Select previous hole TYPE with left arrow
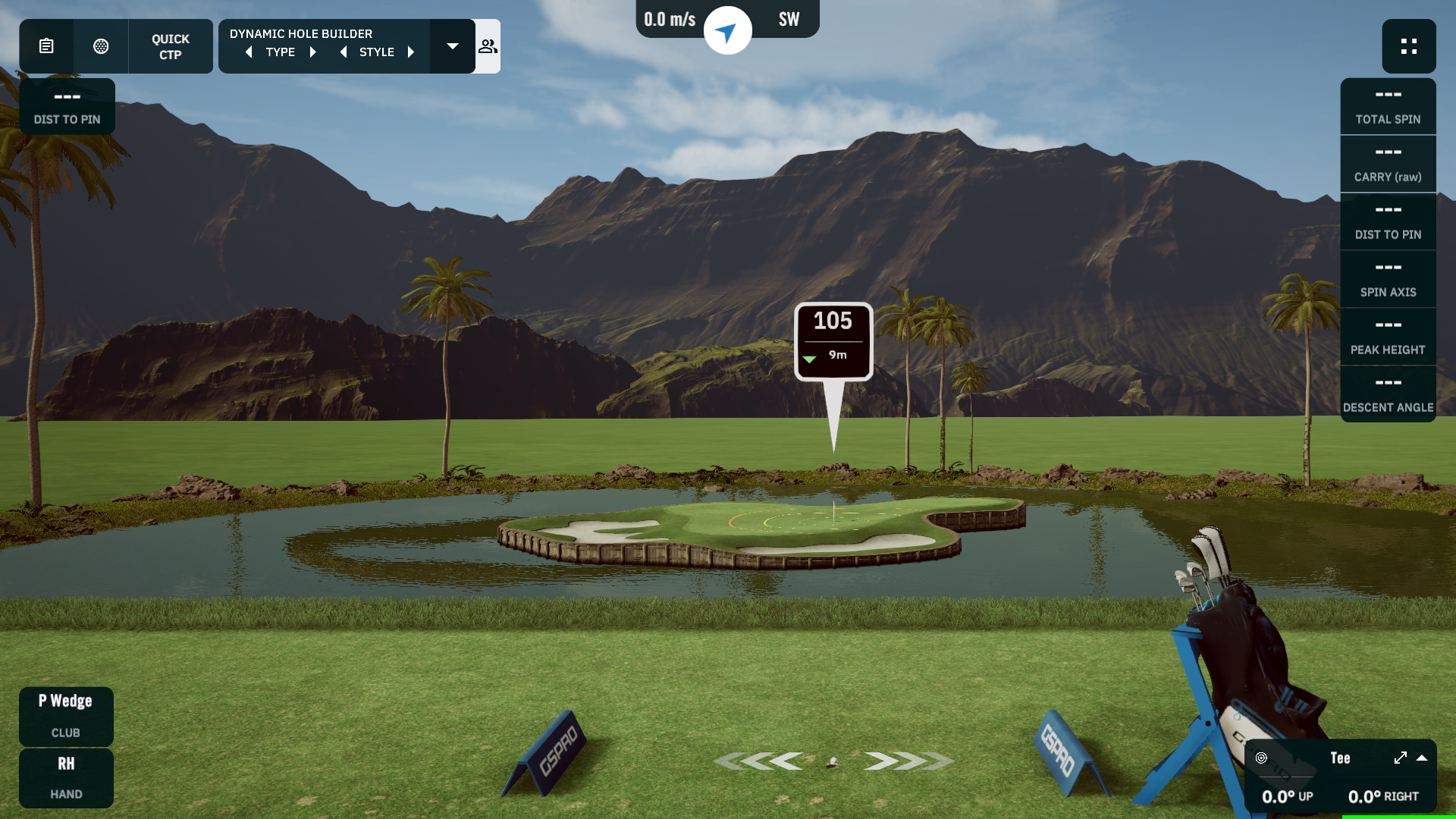This screenshot has width=1456, height=819. [x=249, y=52]
